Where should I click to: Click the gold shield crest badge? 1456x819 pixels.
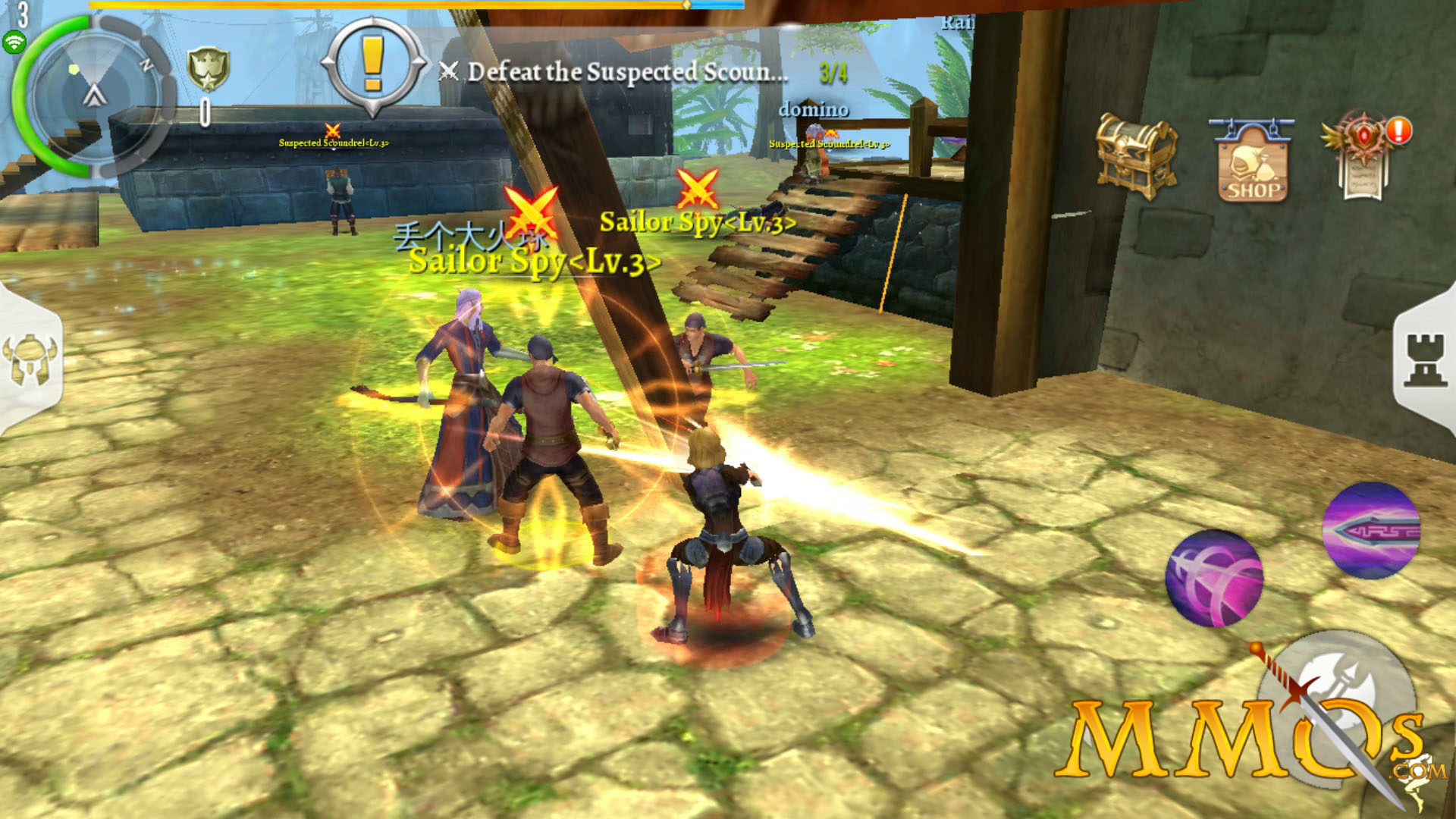(207, 69)
